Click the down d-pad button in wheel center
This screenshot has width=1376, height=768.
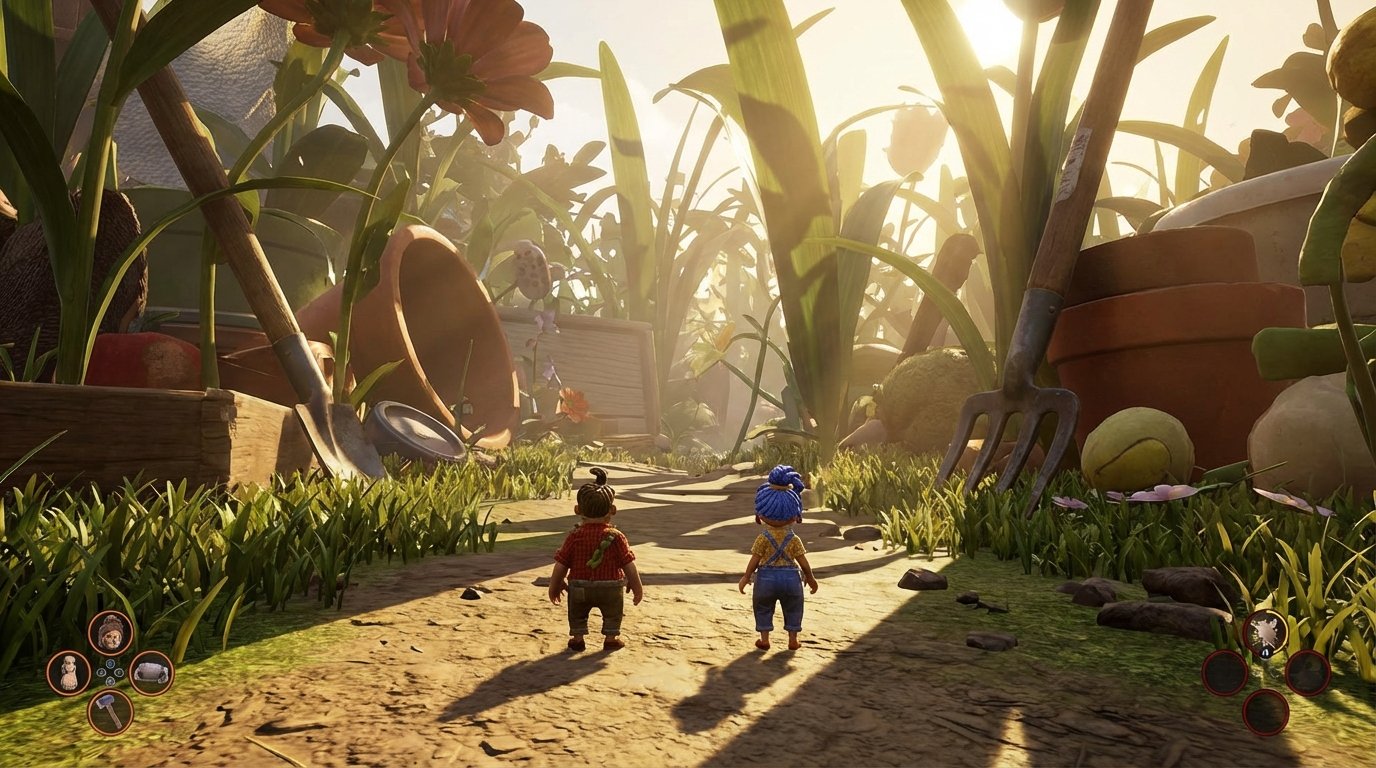point(111,681)
